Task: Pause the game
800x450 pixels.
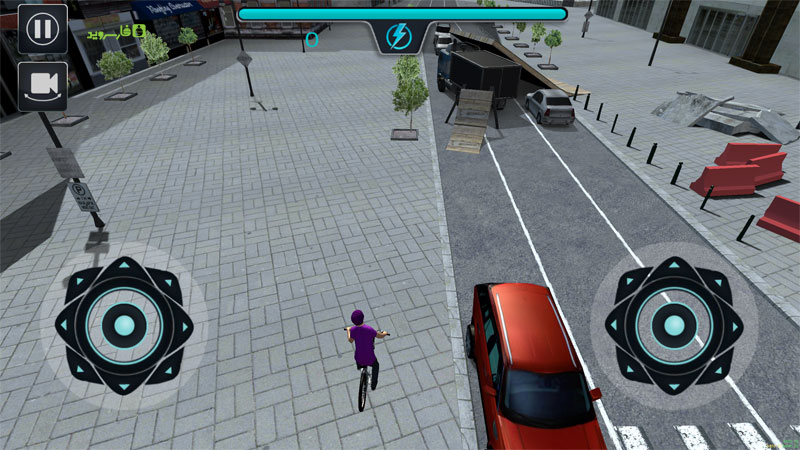Action: pyautogui.click(x=42, y=28)
